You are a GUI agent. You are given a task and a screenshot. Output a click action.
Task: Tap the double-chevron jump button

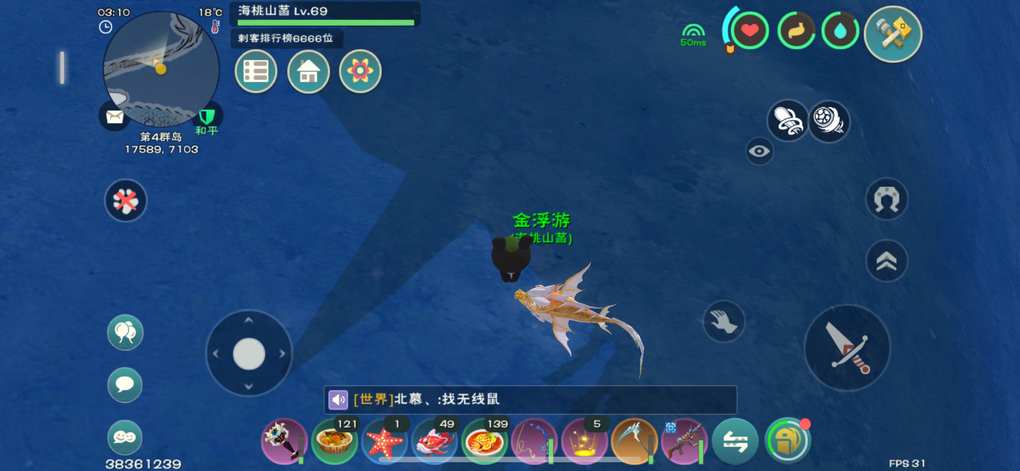[886, 261]
